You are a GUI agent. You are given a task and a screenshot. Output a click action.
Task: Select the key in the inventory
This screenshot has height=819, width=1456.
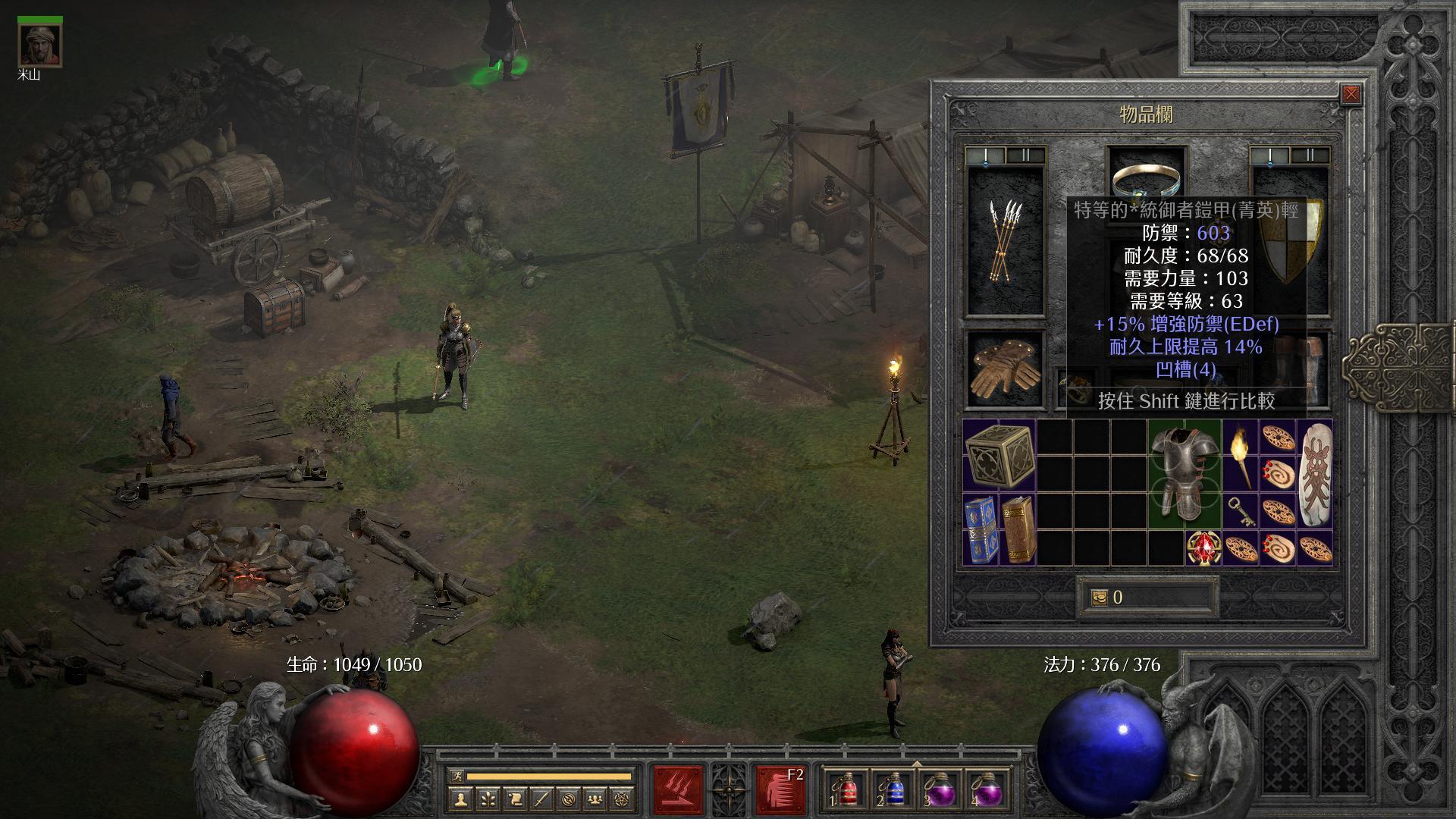click(1240, 511)
